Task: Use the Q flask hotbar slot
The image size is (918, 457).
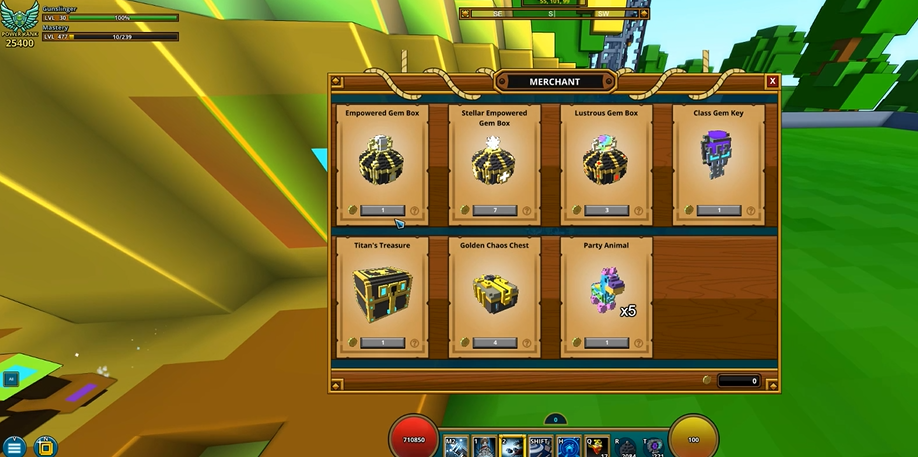Action: coord(597,446)
